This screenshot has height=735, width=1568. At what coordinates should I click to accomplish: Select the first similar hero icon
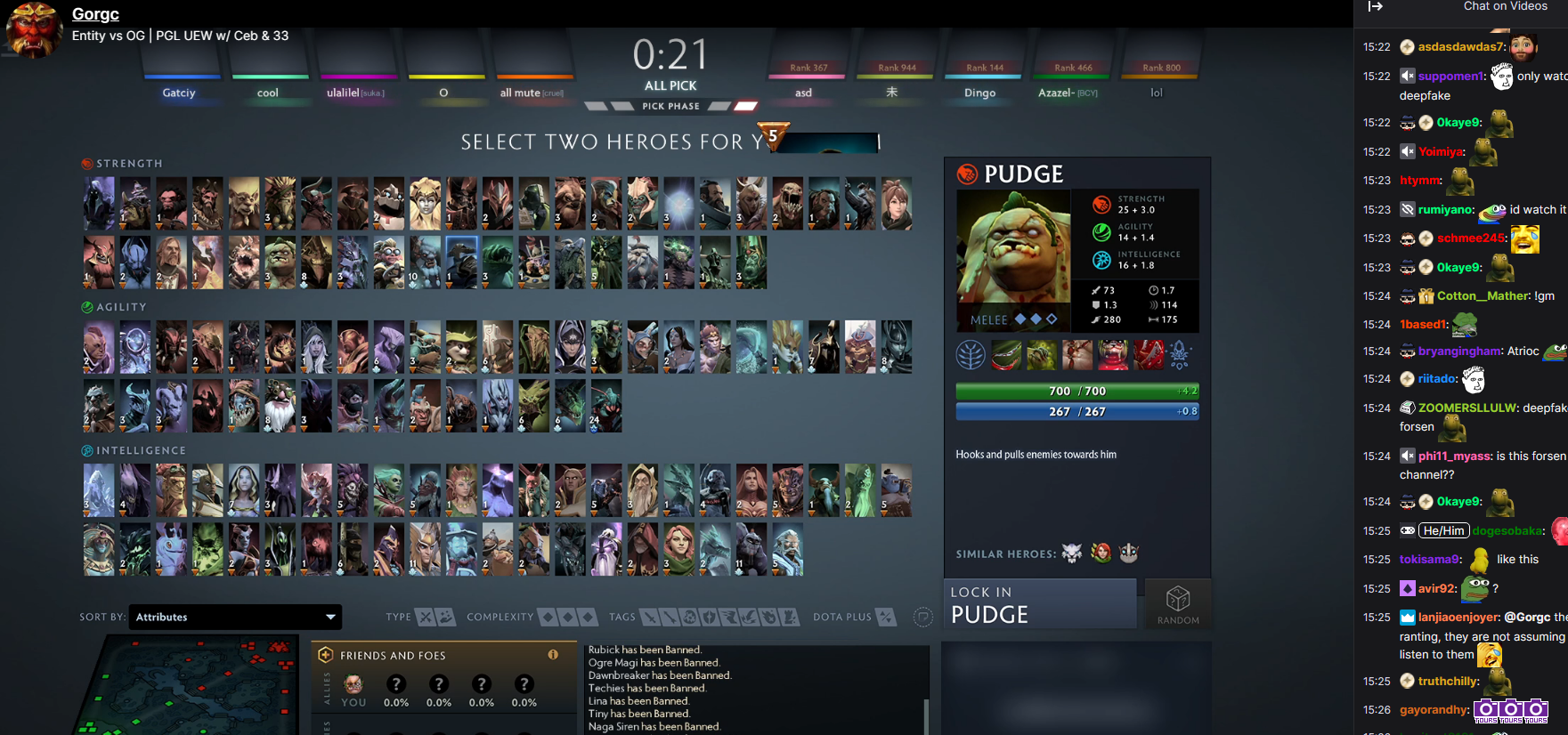coord(1073,553)
